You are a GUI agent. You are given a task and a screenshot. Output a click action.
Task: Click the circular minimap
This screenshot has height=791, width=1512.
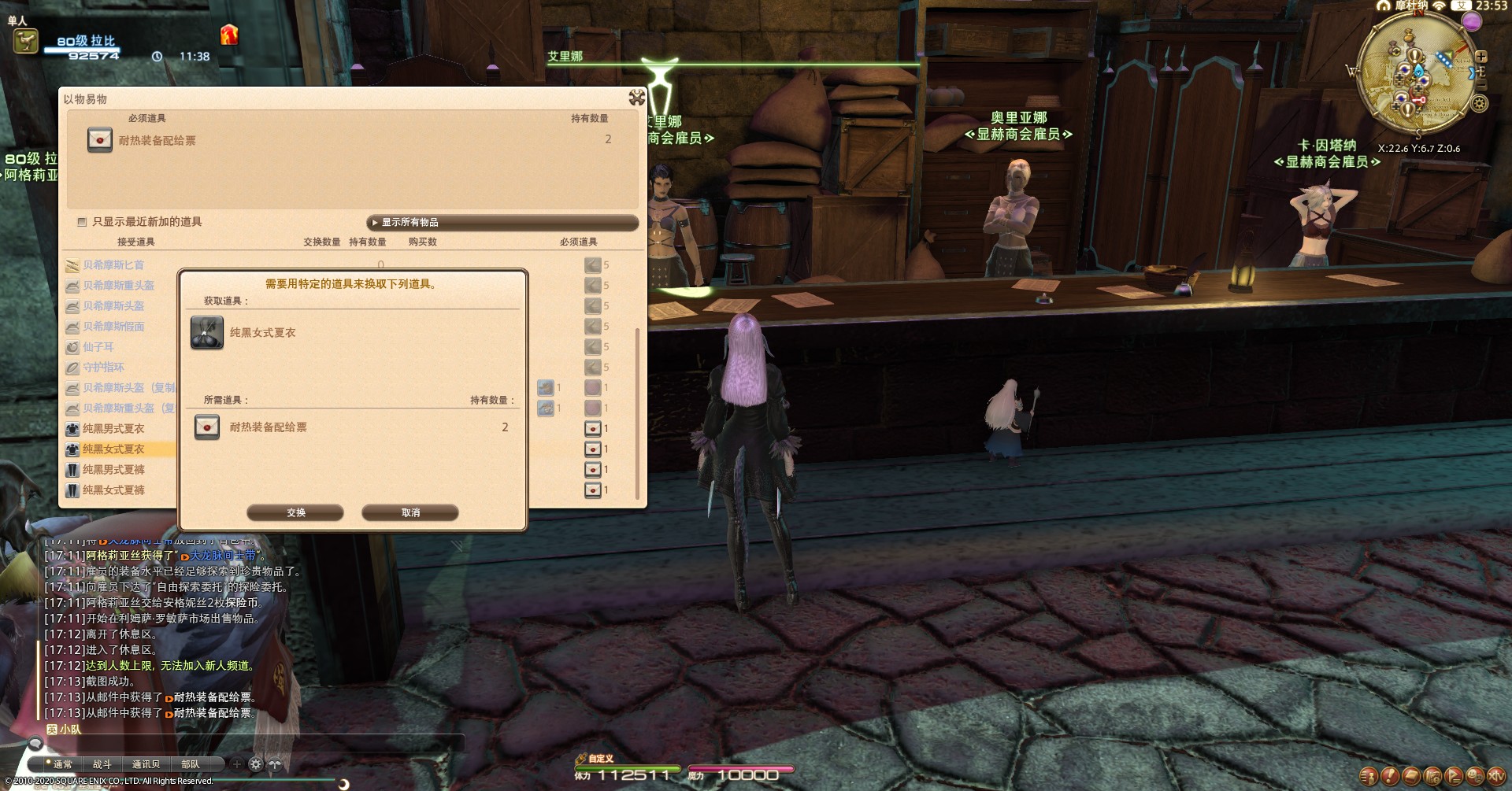click(x=1417, y=75)
